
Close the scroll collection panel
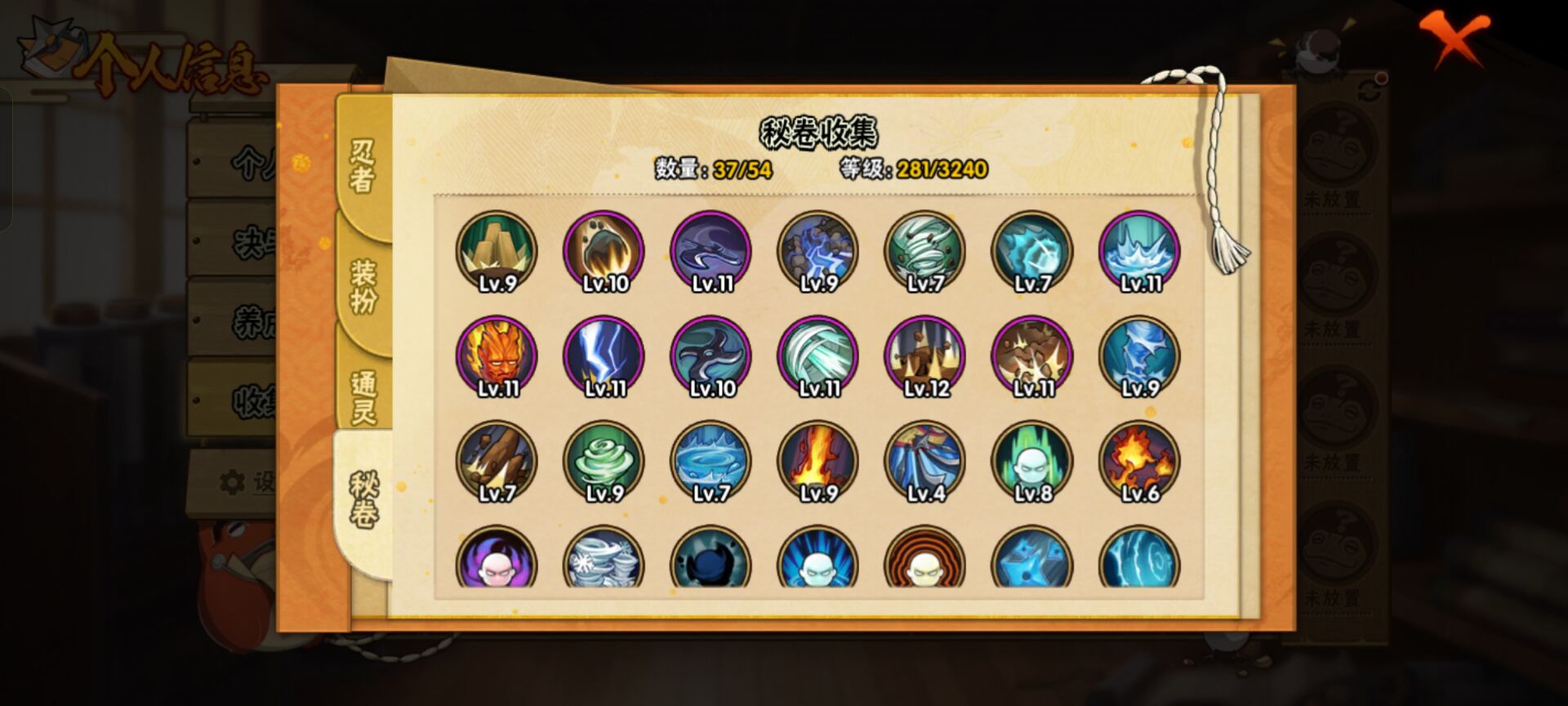(x=1454, y=39)
